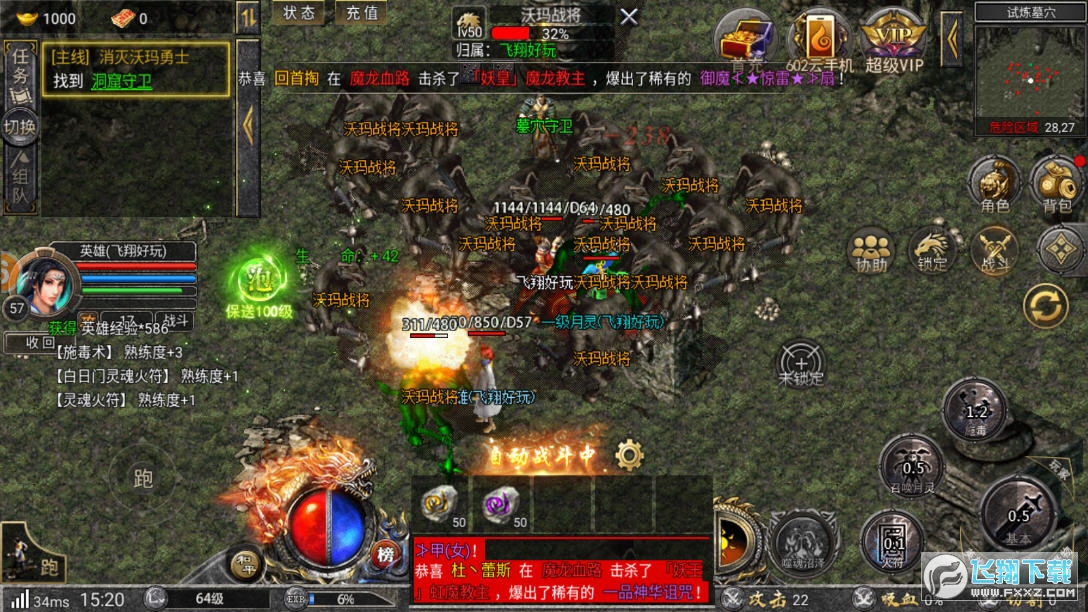Image resolution: width=1088 pixels, height=612 pixels.
Task: Open the 超级VIP menu
Action: pyautogui.click(x=895, y=42)
